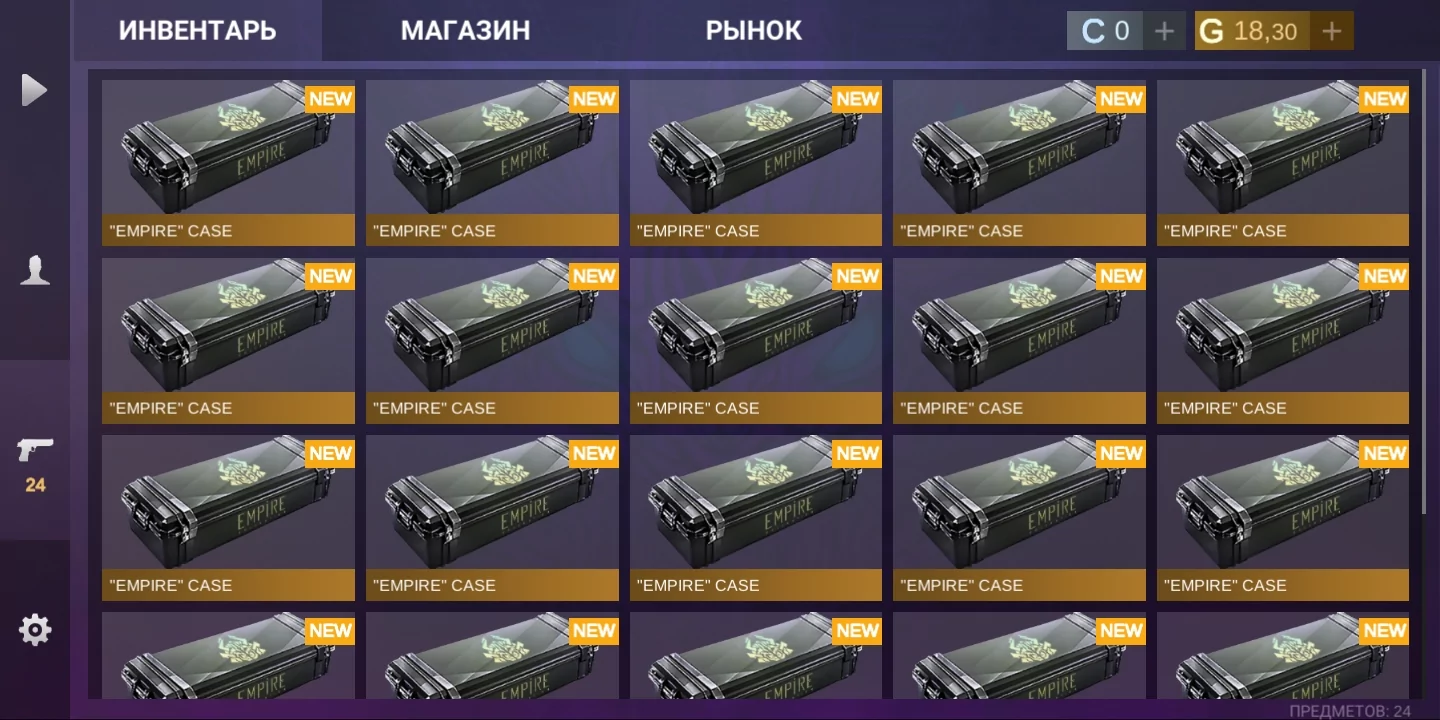The image size is (1440, 720).
Task: Open the settings gear icon
Action: pyautogui.click(x=35, y=629)
